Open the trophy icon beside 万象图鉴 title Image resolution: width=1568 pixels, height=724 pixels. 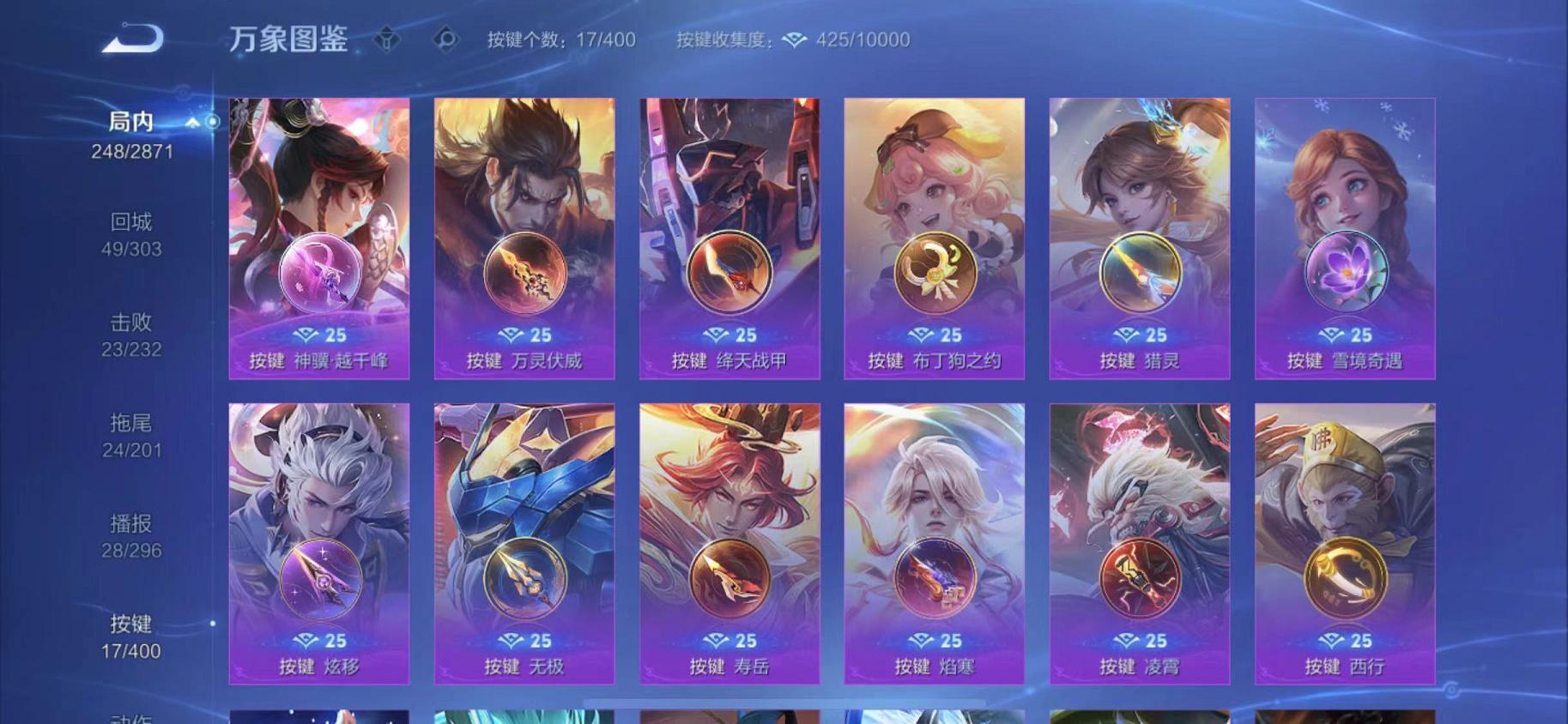click(x=388, y=39)
